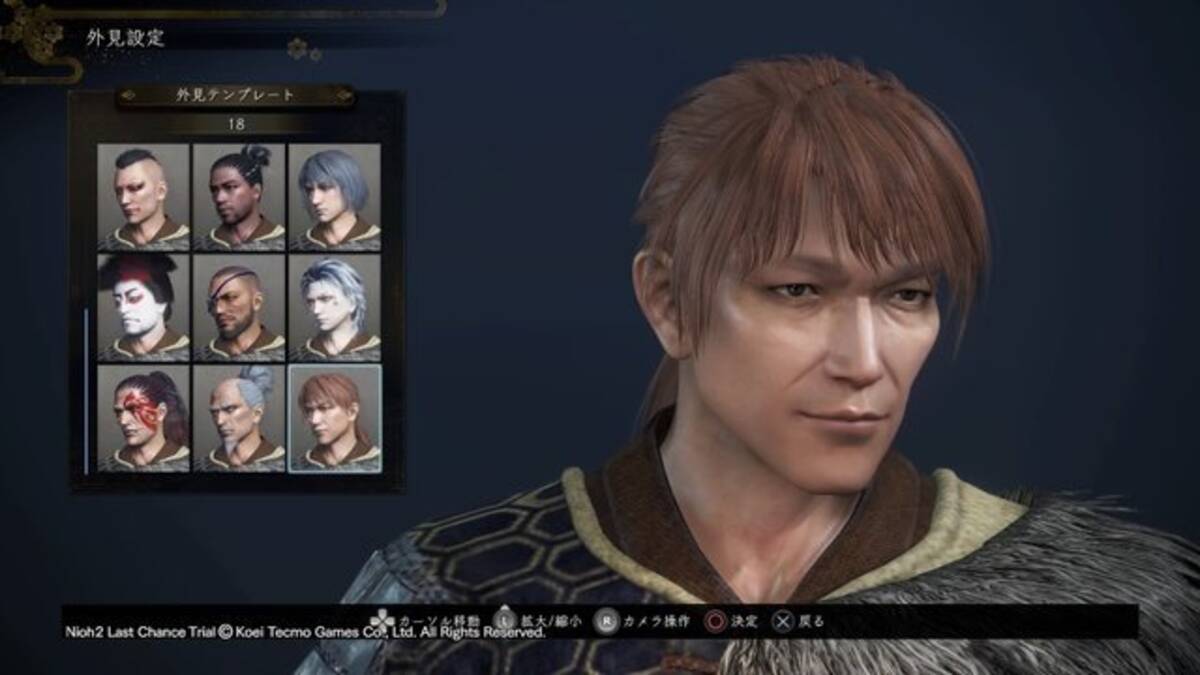This screenshot has height=675, width=1200.
Task: Choose the elderly gray-bun template
Action: [x=238, y=418]
